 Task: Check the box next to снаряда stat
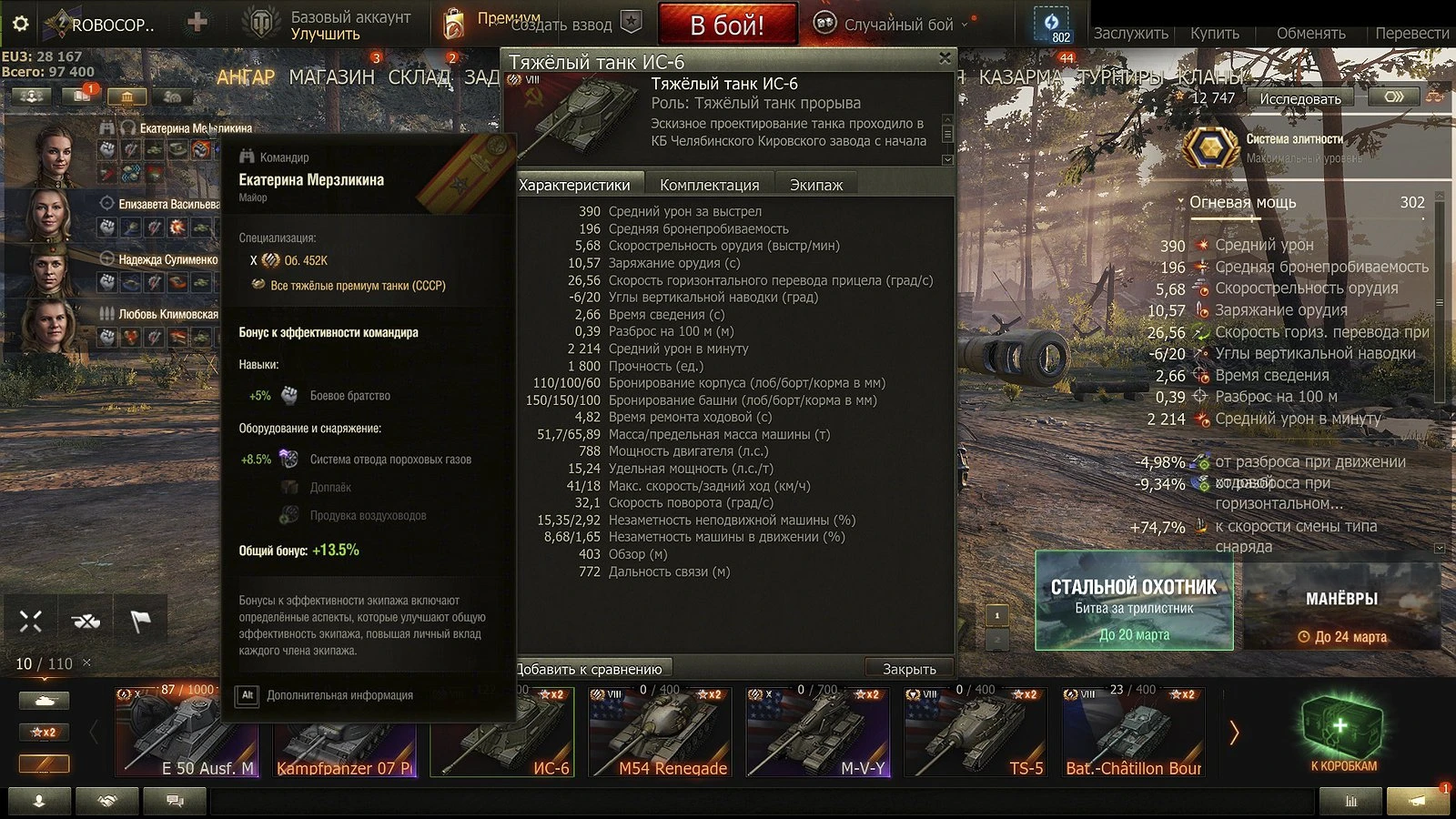click(1440, 547)
